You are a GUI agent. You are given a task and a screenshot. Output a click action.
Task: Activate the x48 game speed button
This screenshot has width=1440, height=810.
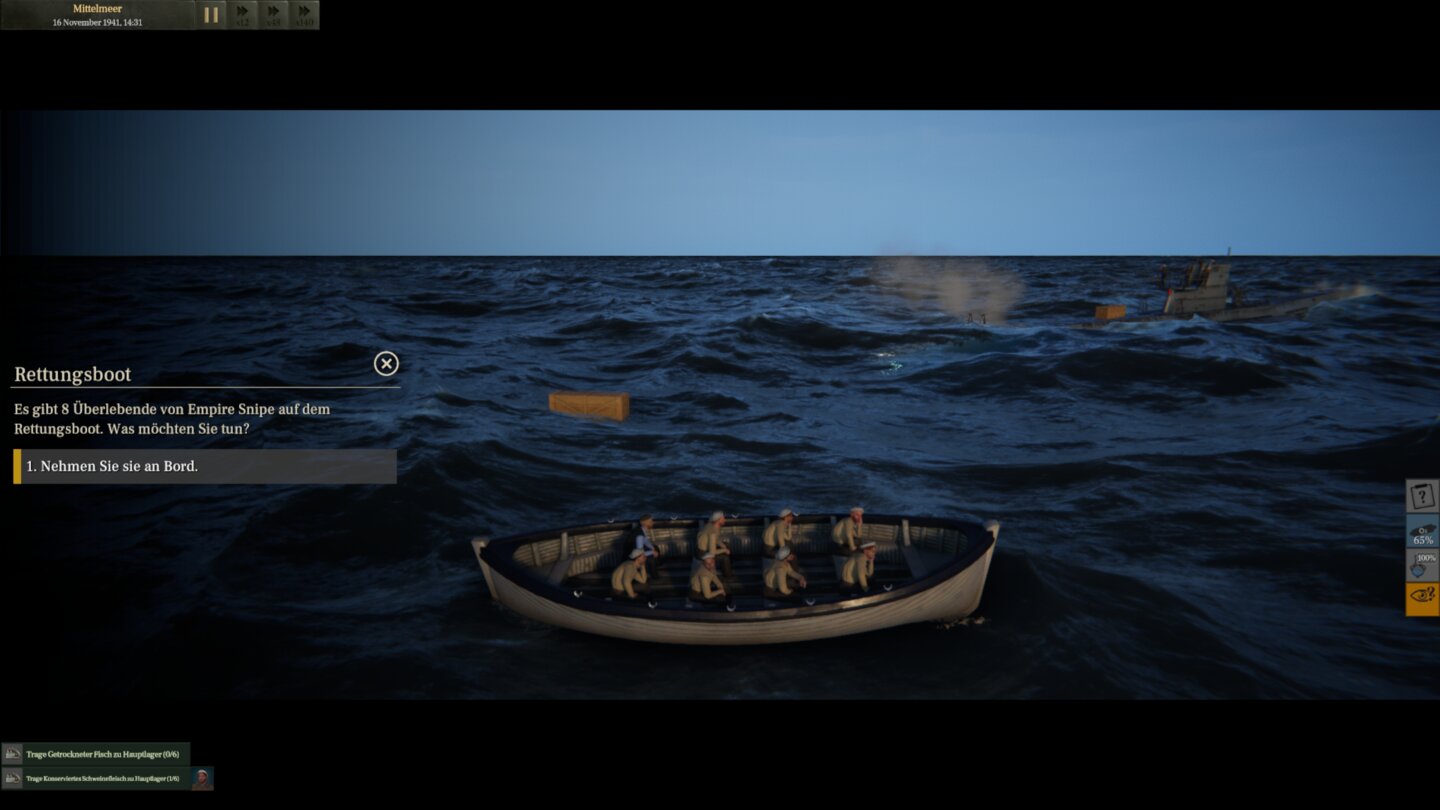273,15
